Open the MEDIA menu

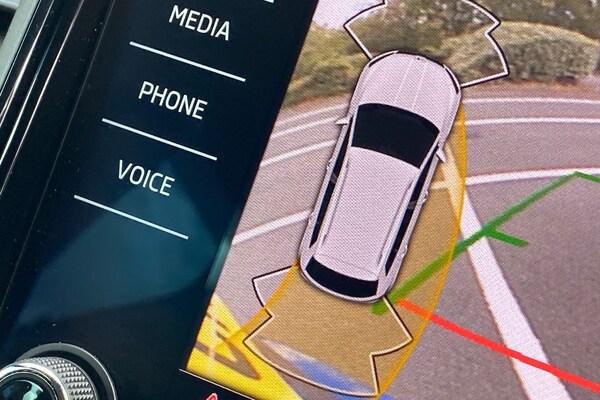point(199,23)
